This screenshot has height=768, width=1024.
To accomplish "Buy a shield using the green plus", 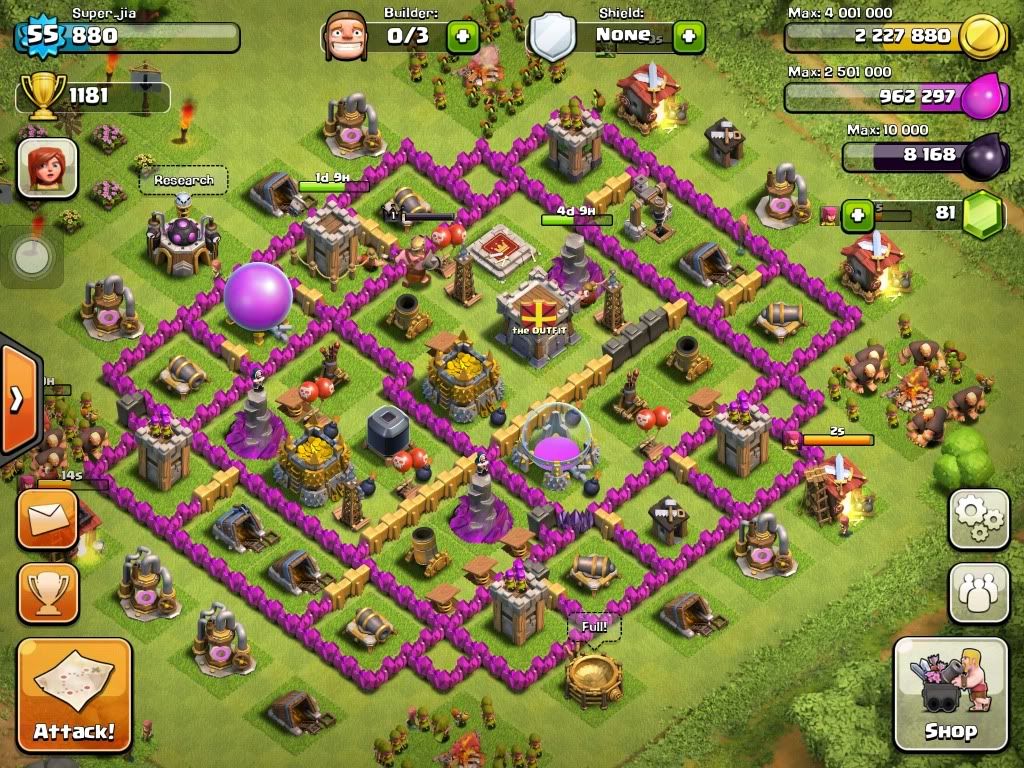I will click(688, 37).
